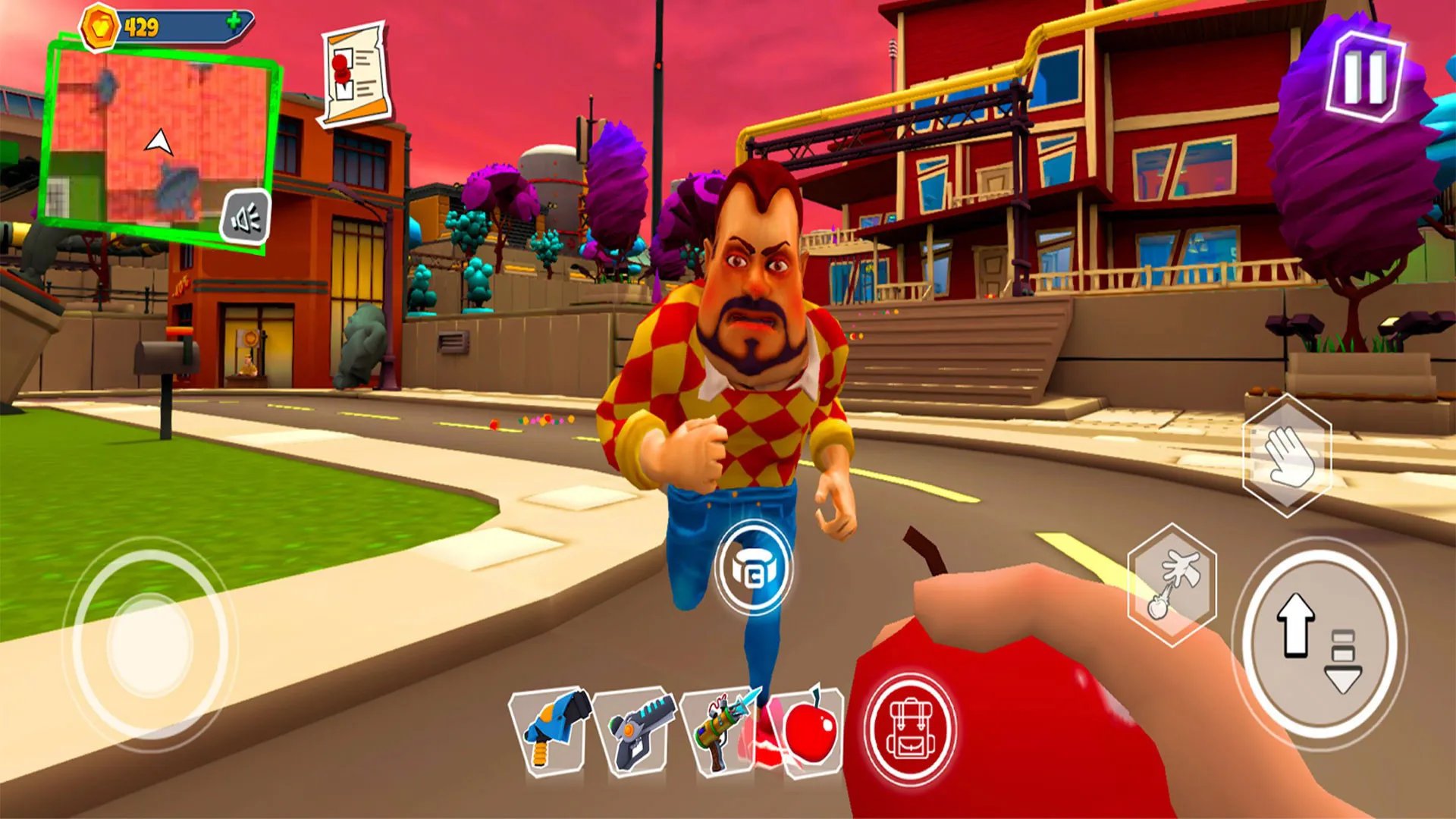The height and width of the screenshot is (819, 1456).
Task: Add more coins with the plus button
Action: pyautogui.click(x=234, y=22)
